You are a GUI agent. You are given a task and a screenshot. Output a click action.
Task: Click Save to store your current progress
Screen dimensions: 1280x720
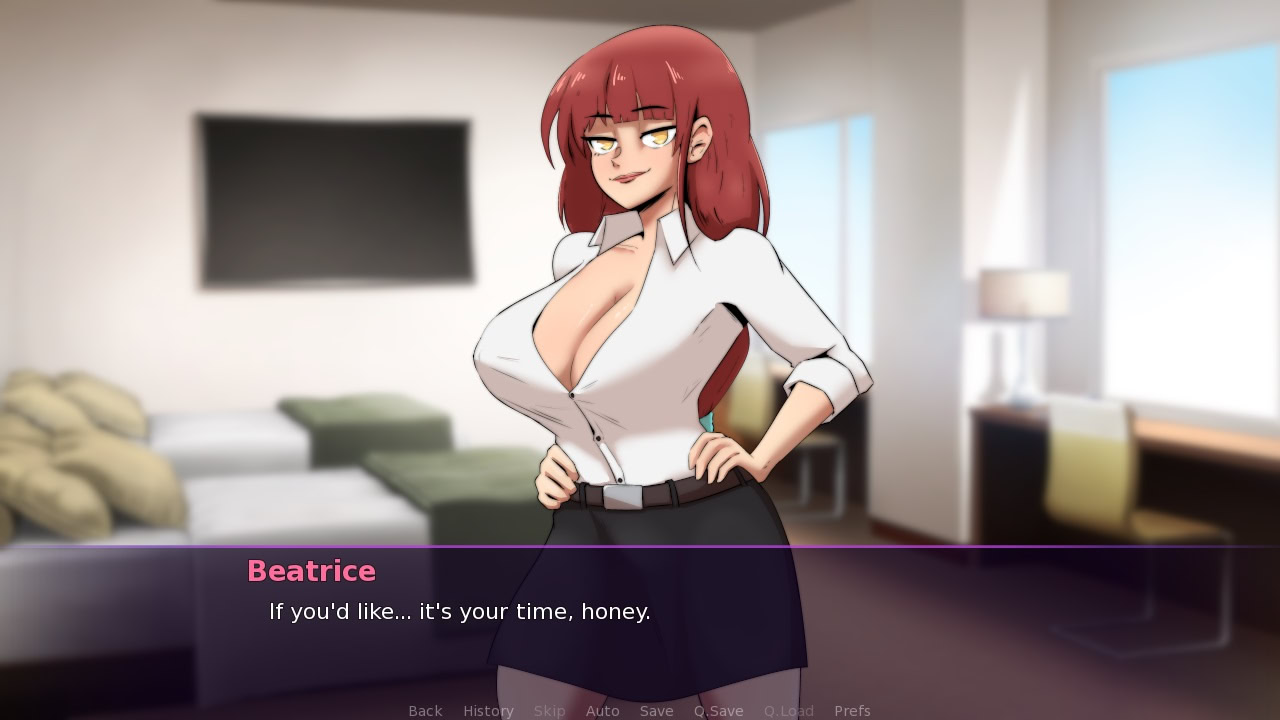click(656, 710)
